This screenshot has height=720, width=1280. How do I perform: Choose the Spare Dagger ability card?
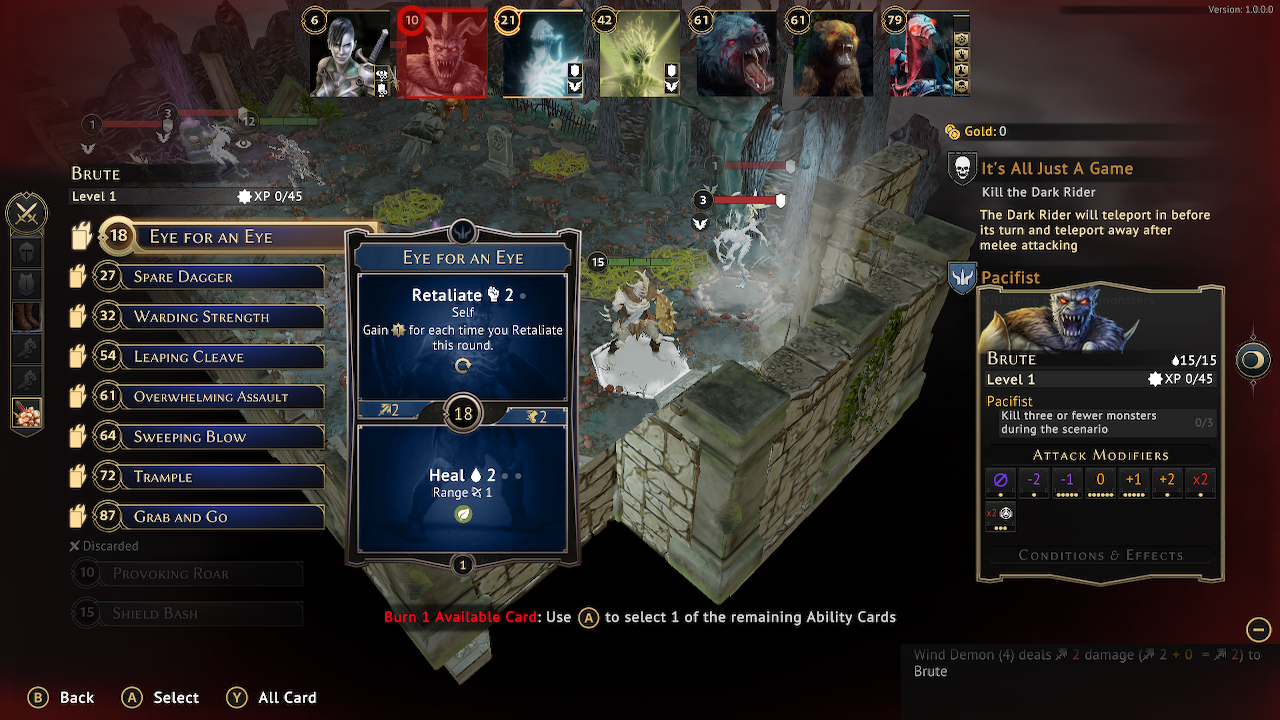point(225,277)
